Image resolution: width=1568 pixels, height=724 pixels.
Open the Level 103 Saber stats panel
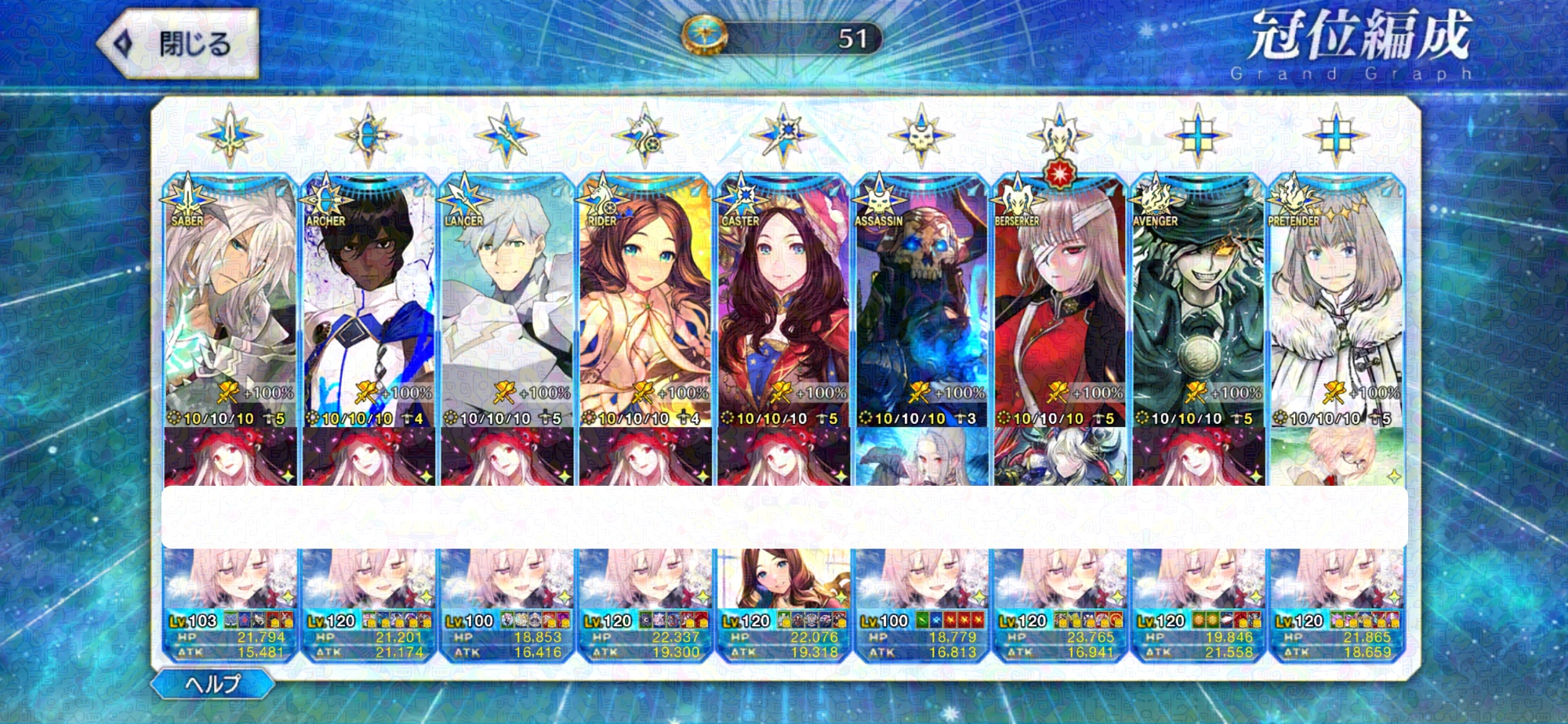pos(230,636)
